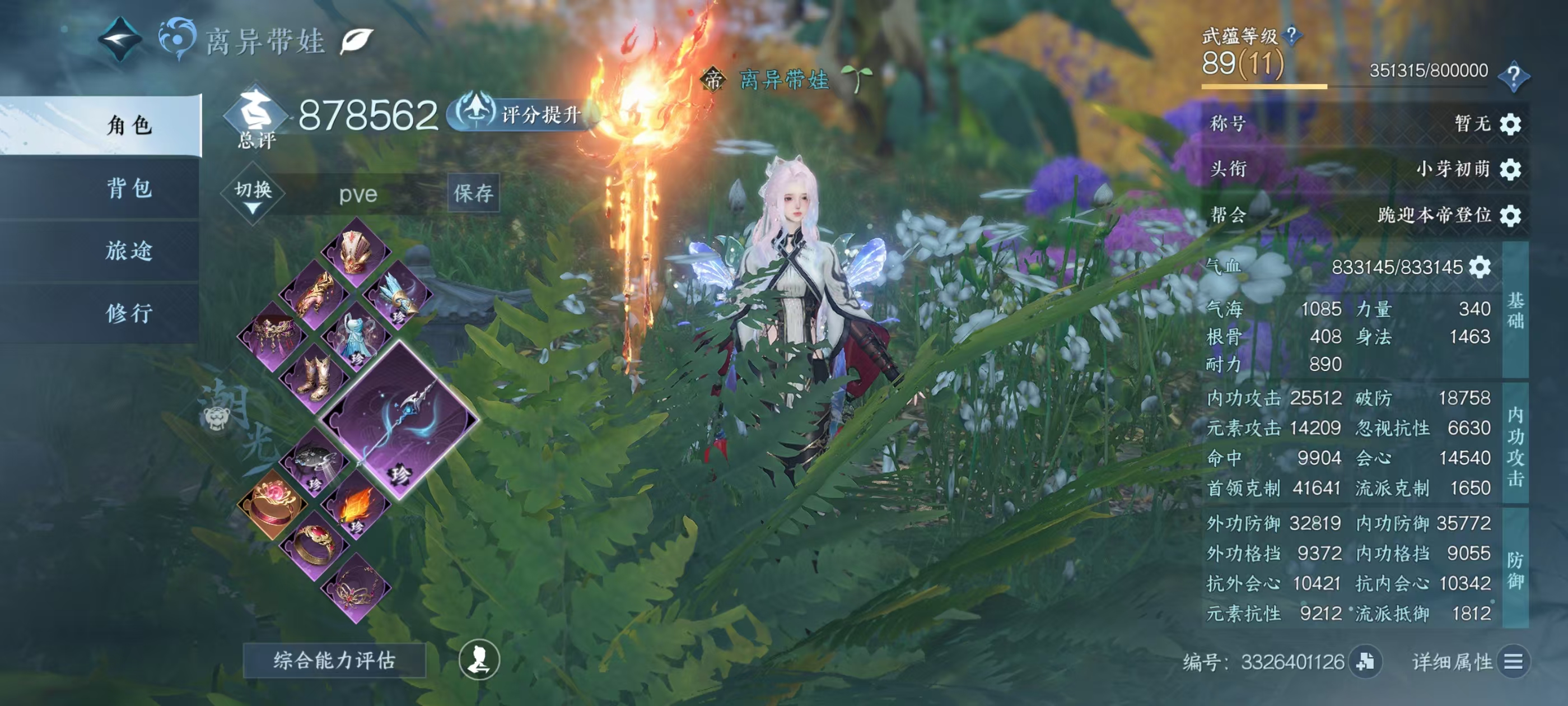
Task: Show the 武蕴等级 help tooltip
Action: pos(1291,36)
